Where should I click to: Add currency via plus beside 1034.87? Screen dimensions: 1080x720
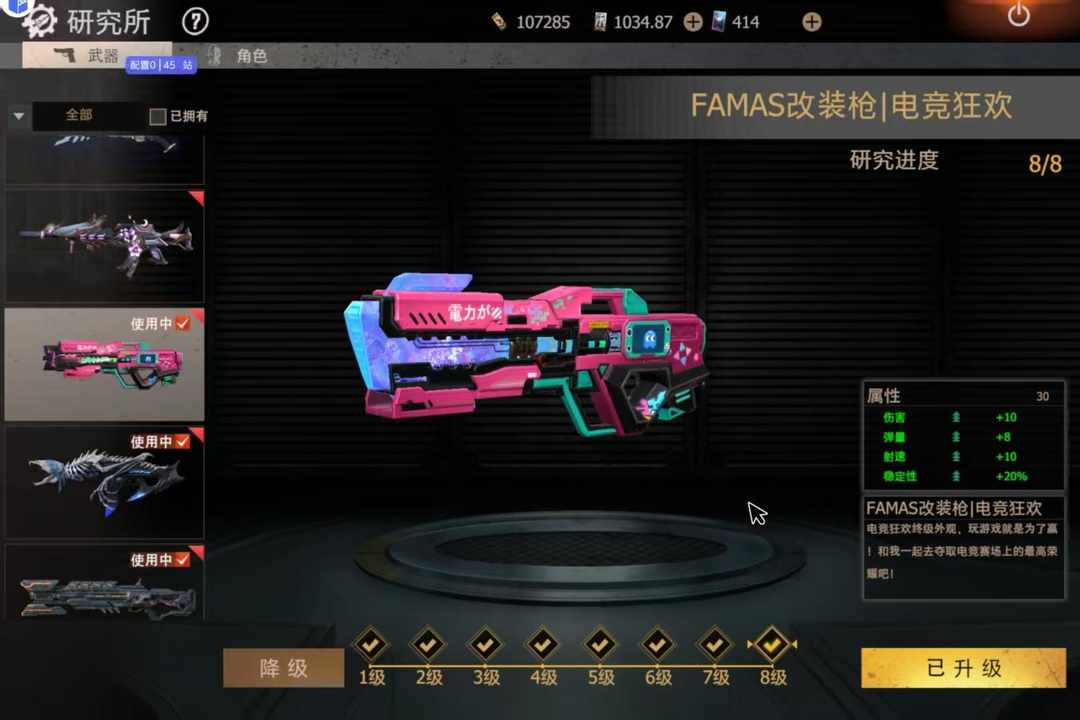coord(693,22)
